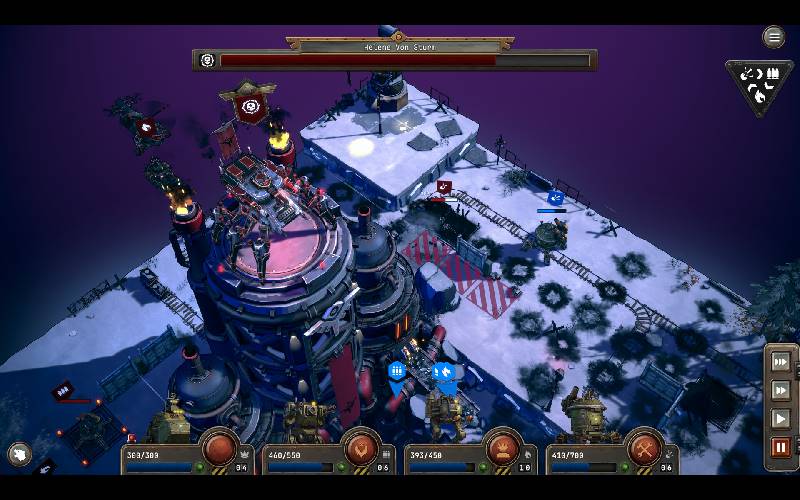Select the hammer-and-wrench unit with 419/700 health
Viewport: 800px width, 500px height.
[x=644, y=449]
